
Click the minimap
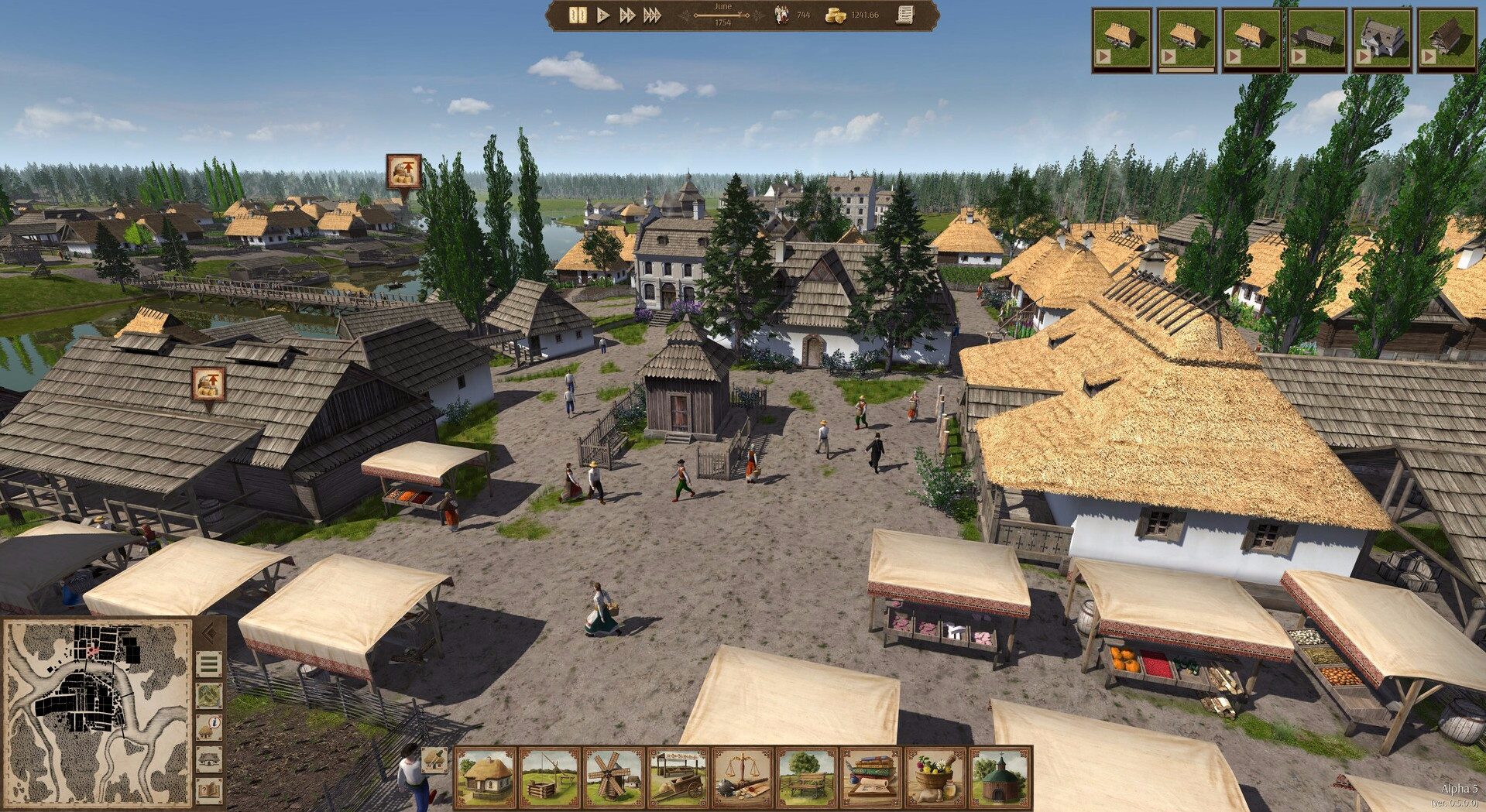pyautogui.click(x=97, y=712)
